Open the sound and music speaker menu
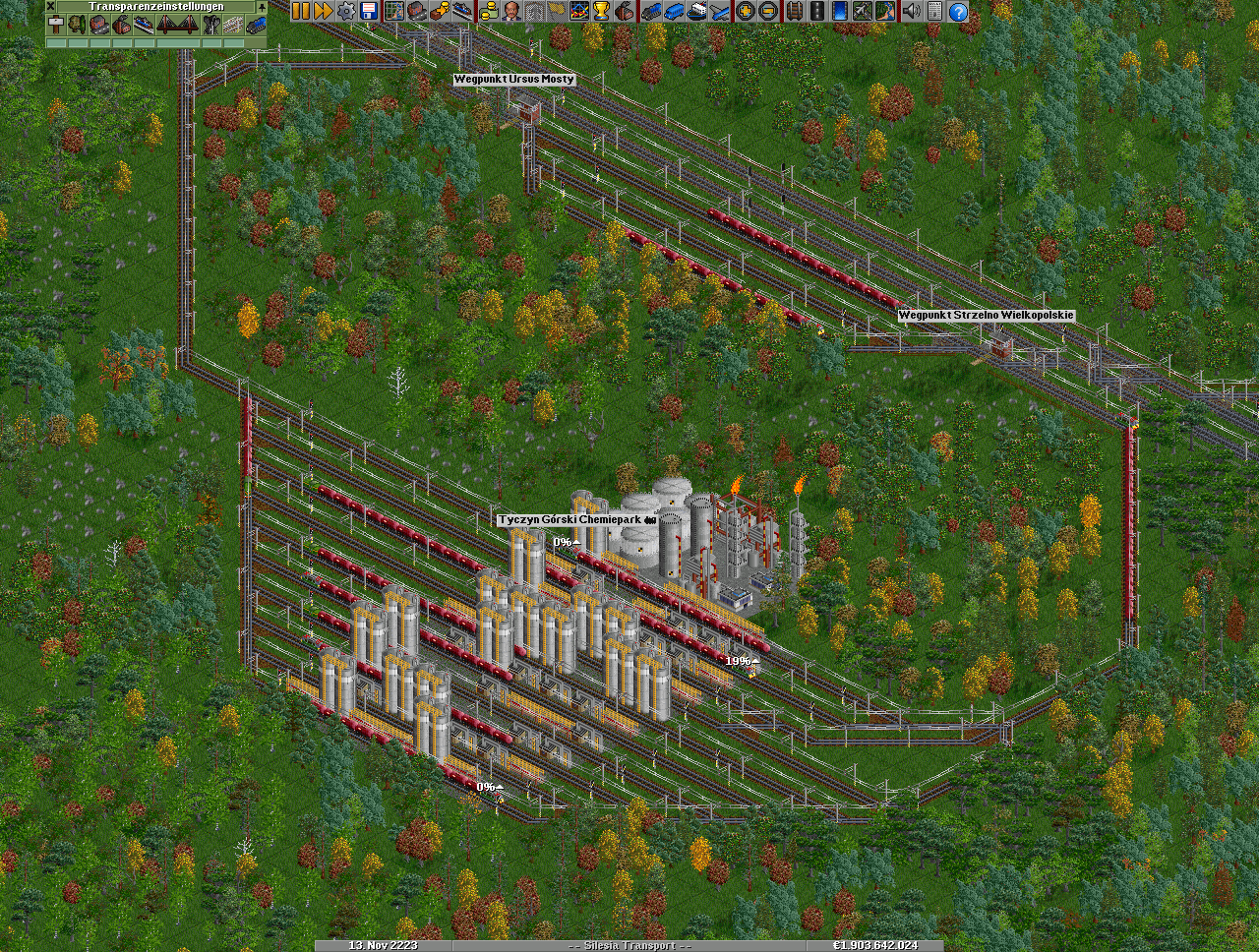 [x=912, y=11]
